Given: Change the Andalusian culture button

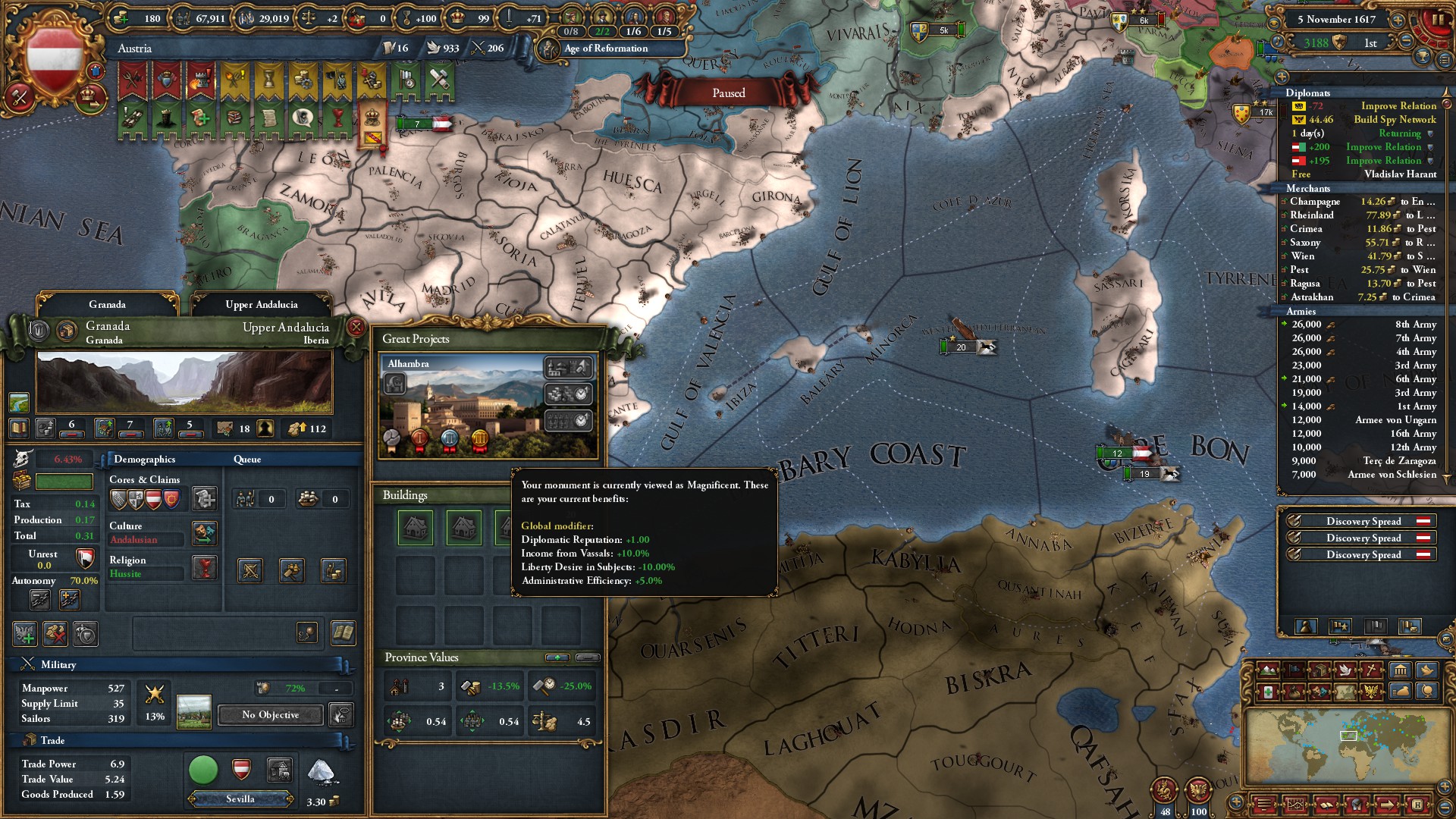Looking at the screenshot, I should pos(205,532).
